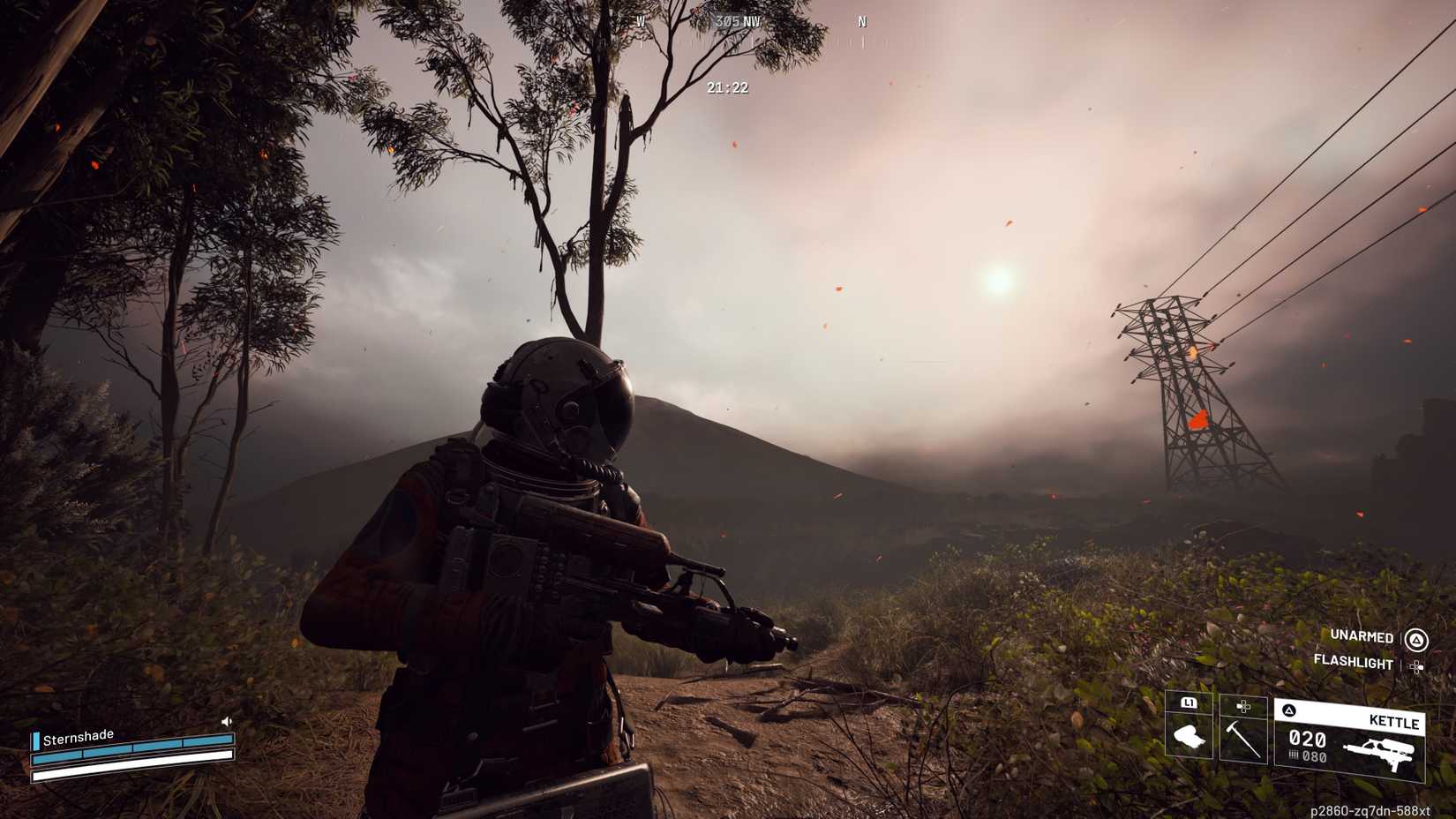Select the pickaxe tool slot icon
1456x819 pixels.
point(1242,741)
